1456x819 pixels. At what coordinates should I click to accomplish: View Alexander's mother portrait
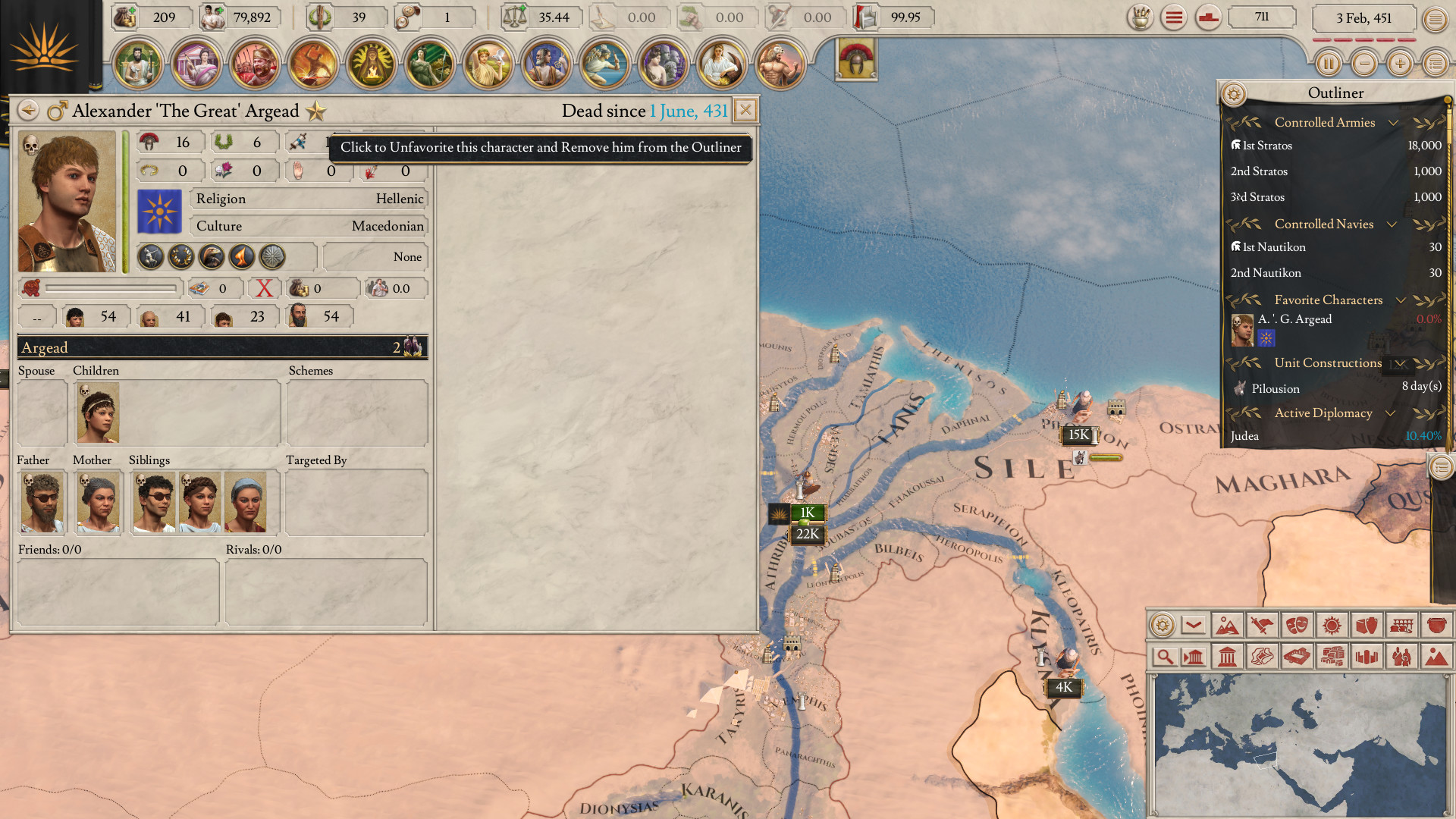point(98,502)
